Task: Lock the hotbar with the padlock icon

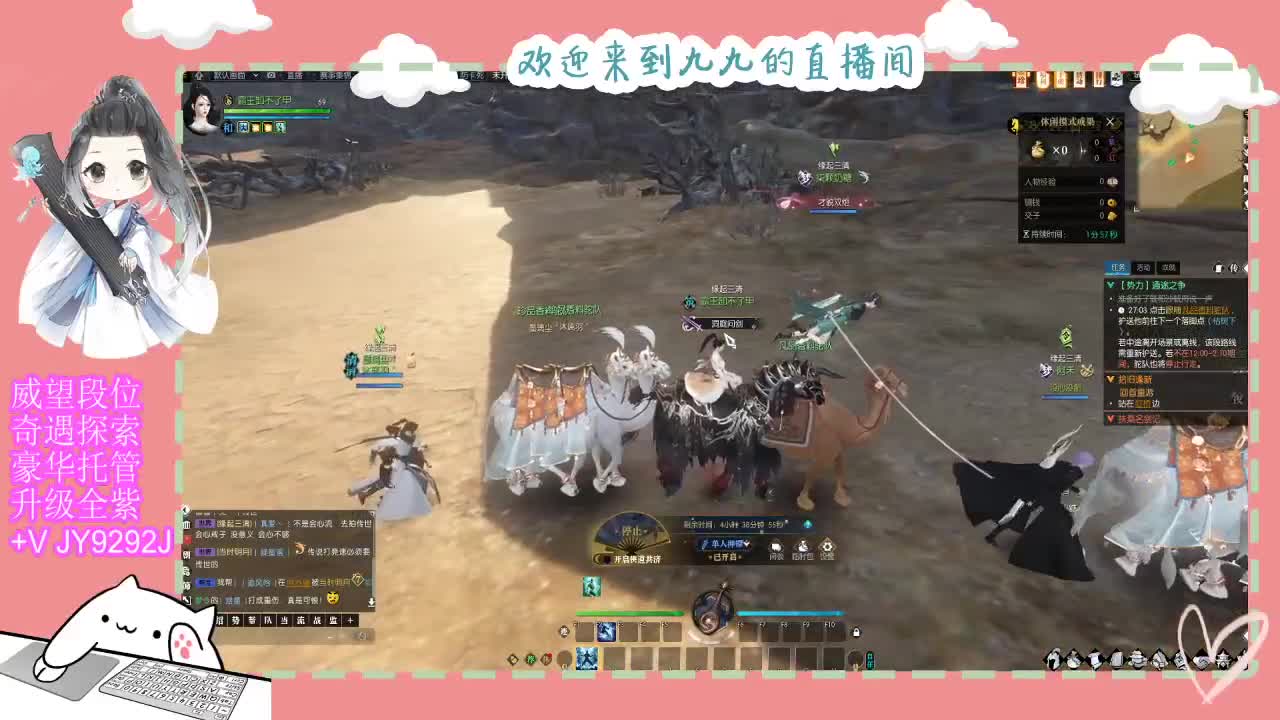Action: pyautogui.click(x=856, y=631)
